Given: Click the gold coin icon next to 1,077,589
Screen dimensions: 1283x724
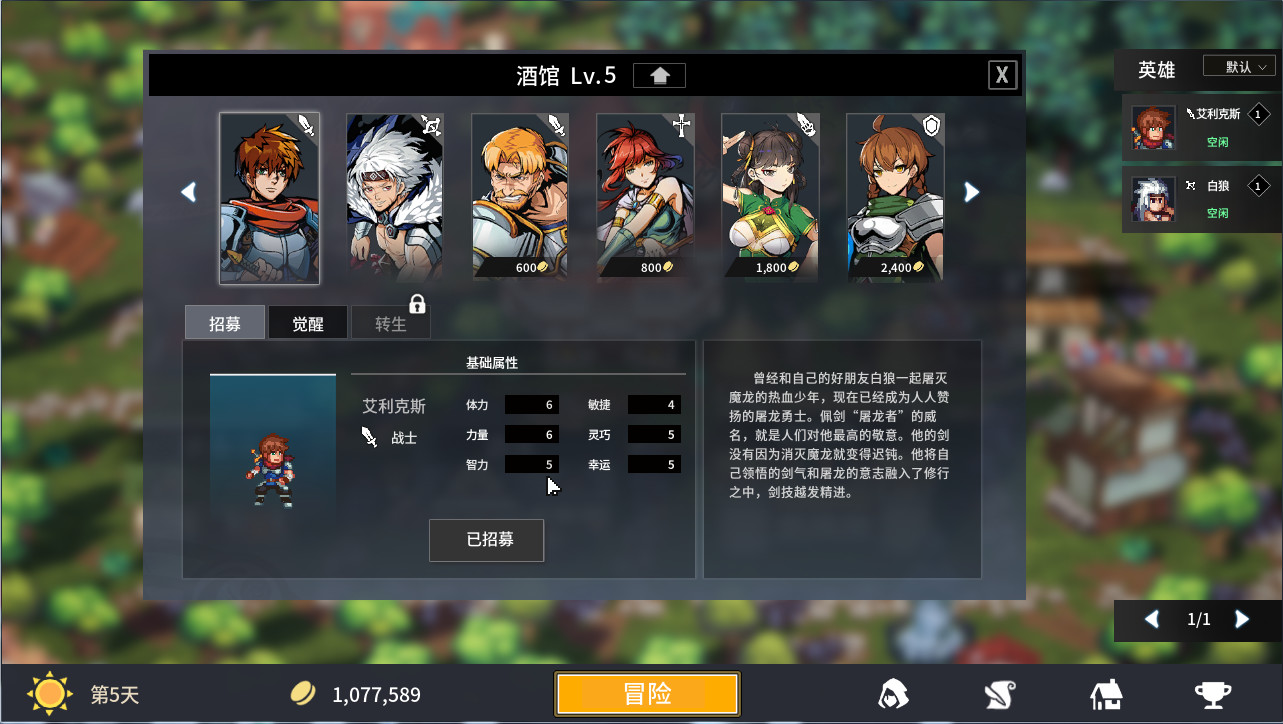Looking at the screenshot, I should pyautogui.click(x=303, y=692).
